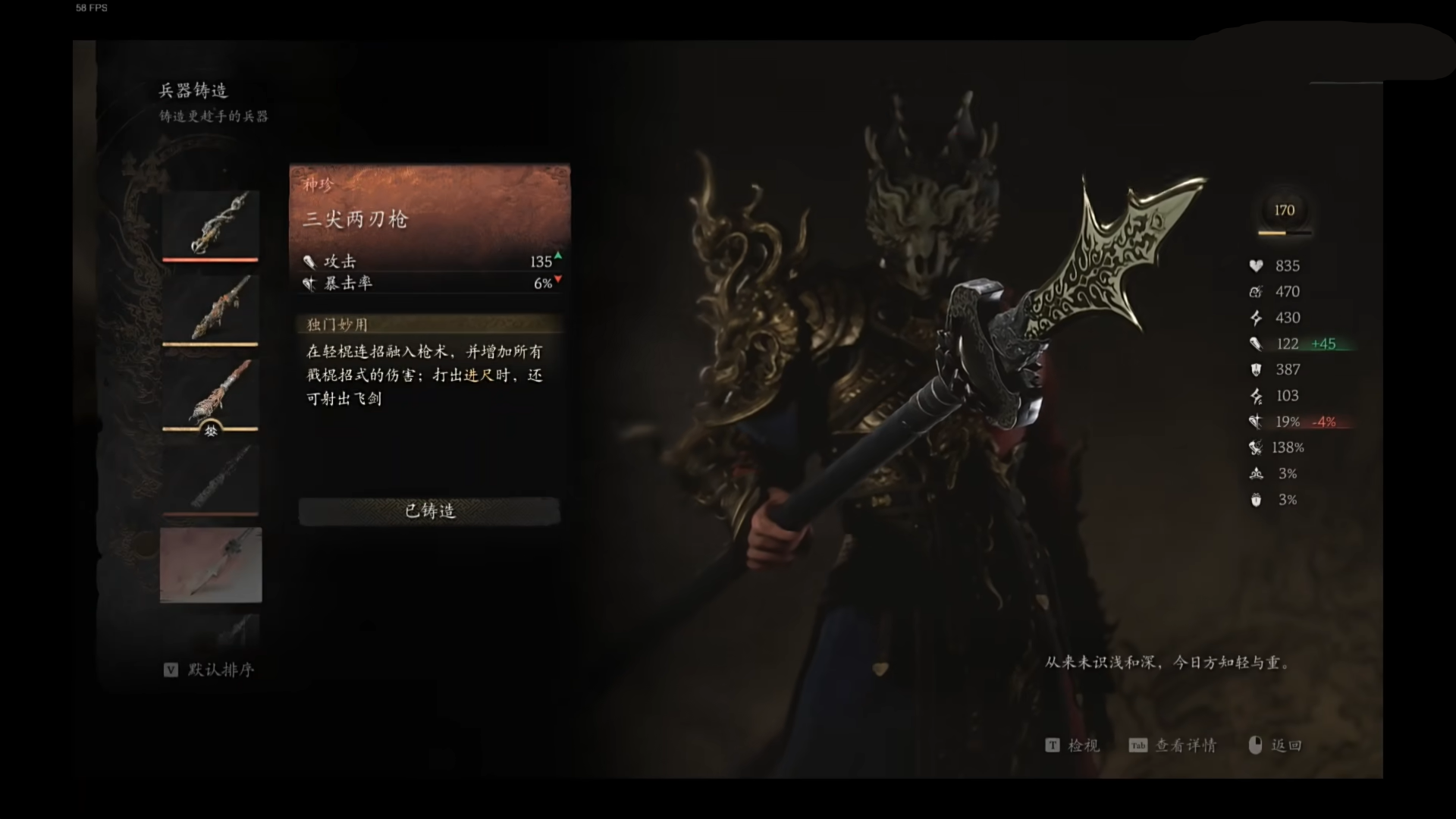Click the crit rate icon showing 19%
This screenshot has width=1456, height=819.
[x=1257, y=422]
